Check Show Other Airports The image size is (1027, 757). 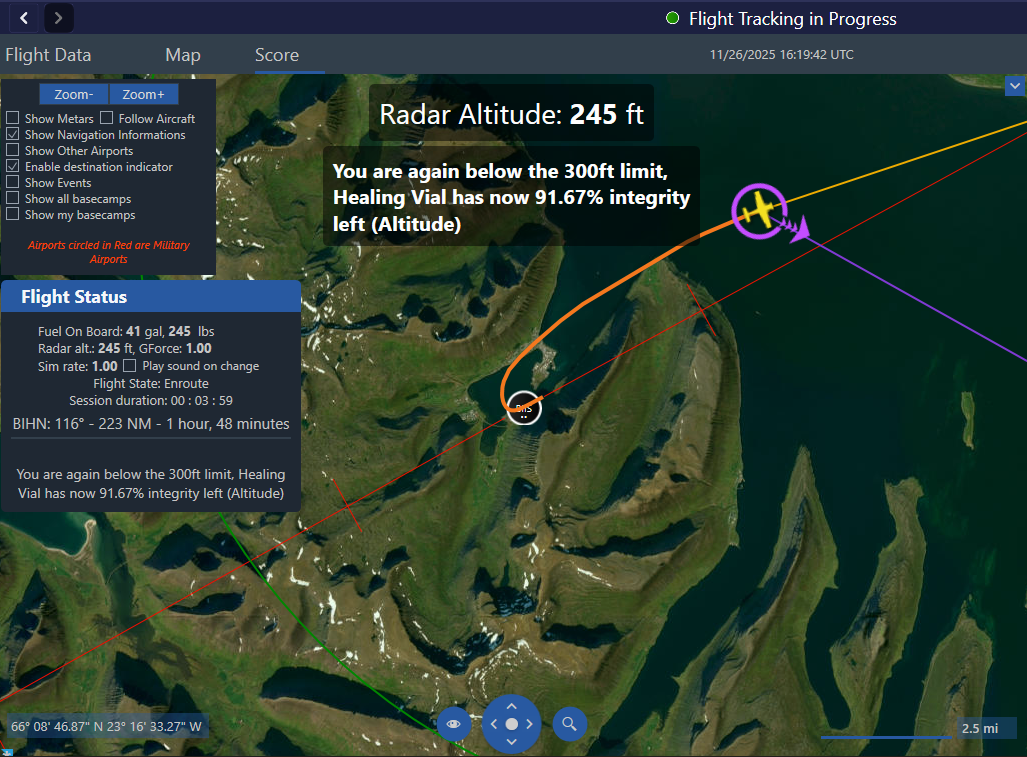pyautogui.click(x=13, y=151)
